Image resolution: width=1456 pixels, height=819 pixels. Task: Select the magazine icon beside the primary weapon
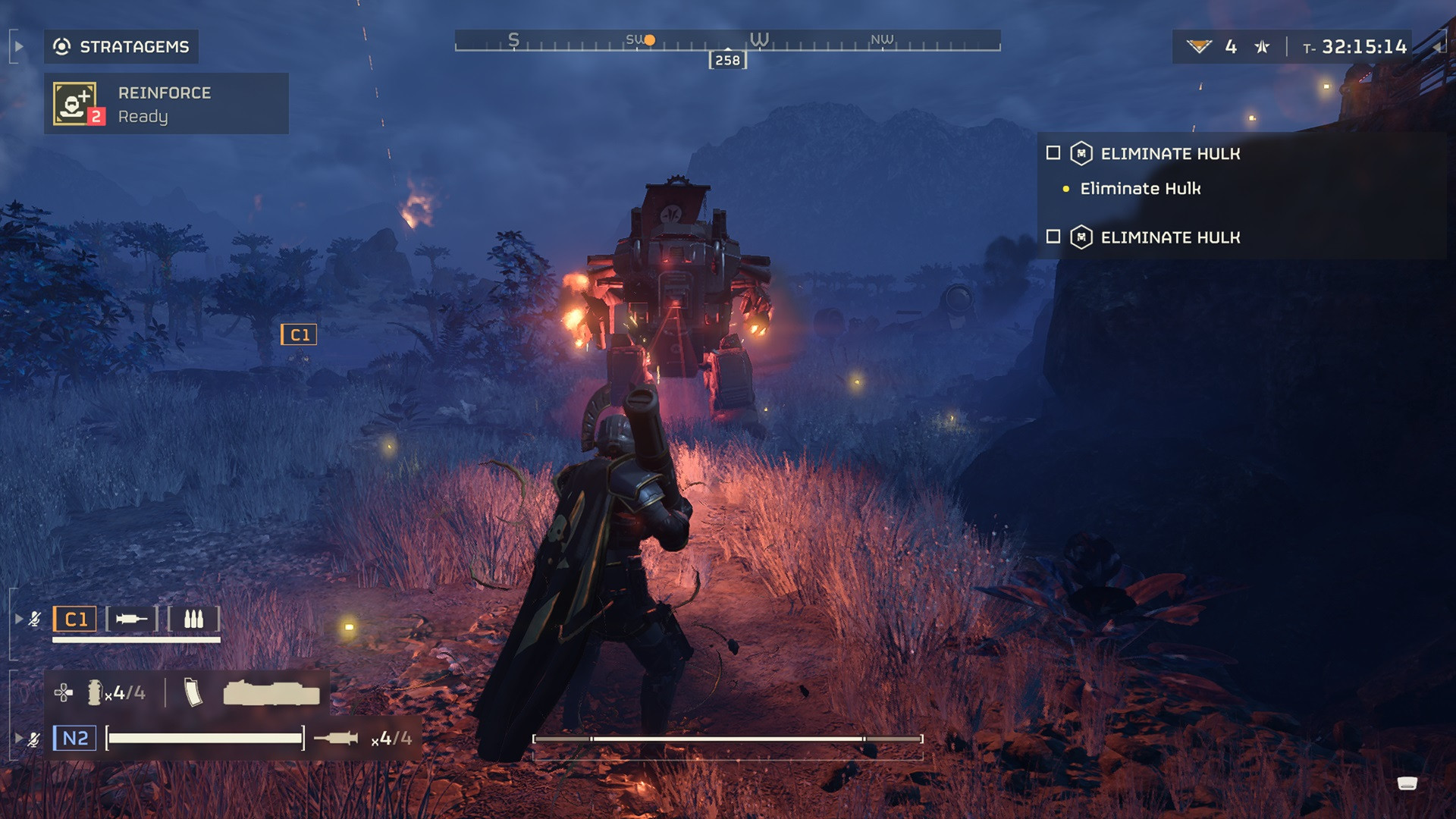pyautogui.click(x=193, y=692)
